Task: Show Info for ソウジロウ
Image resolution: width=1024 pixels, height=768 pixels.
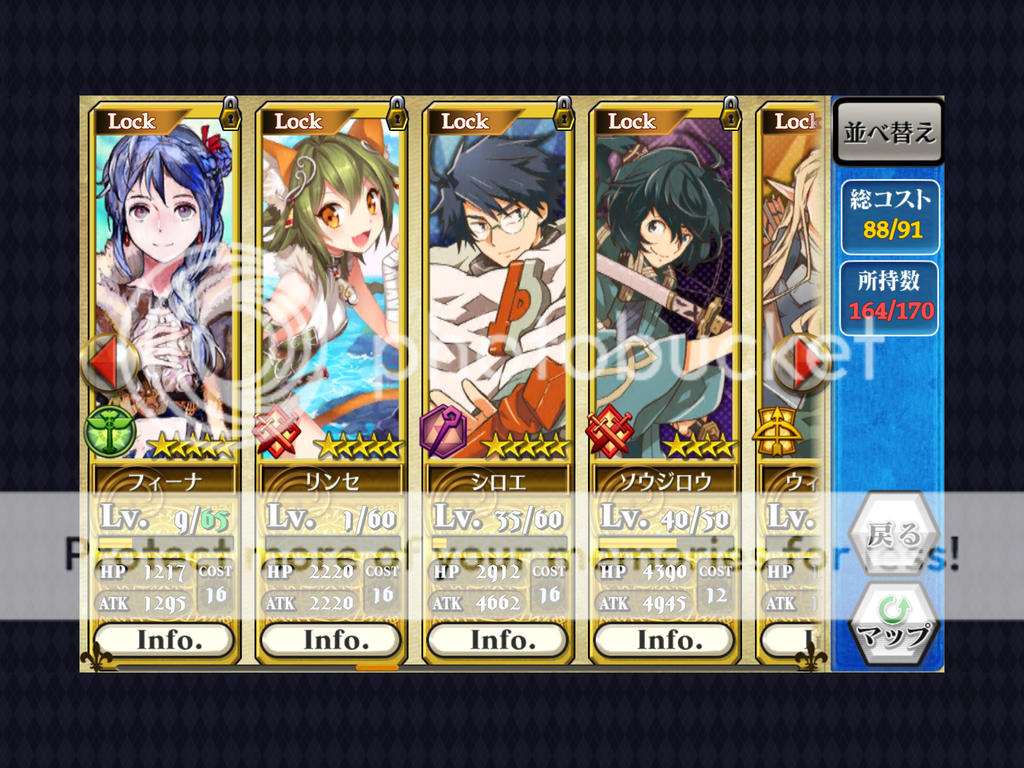Action: (664, 640)
